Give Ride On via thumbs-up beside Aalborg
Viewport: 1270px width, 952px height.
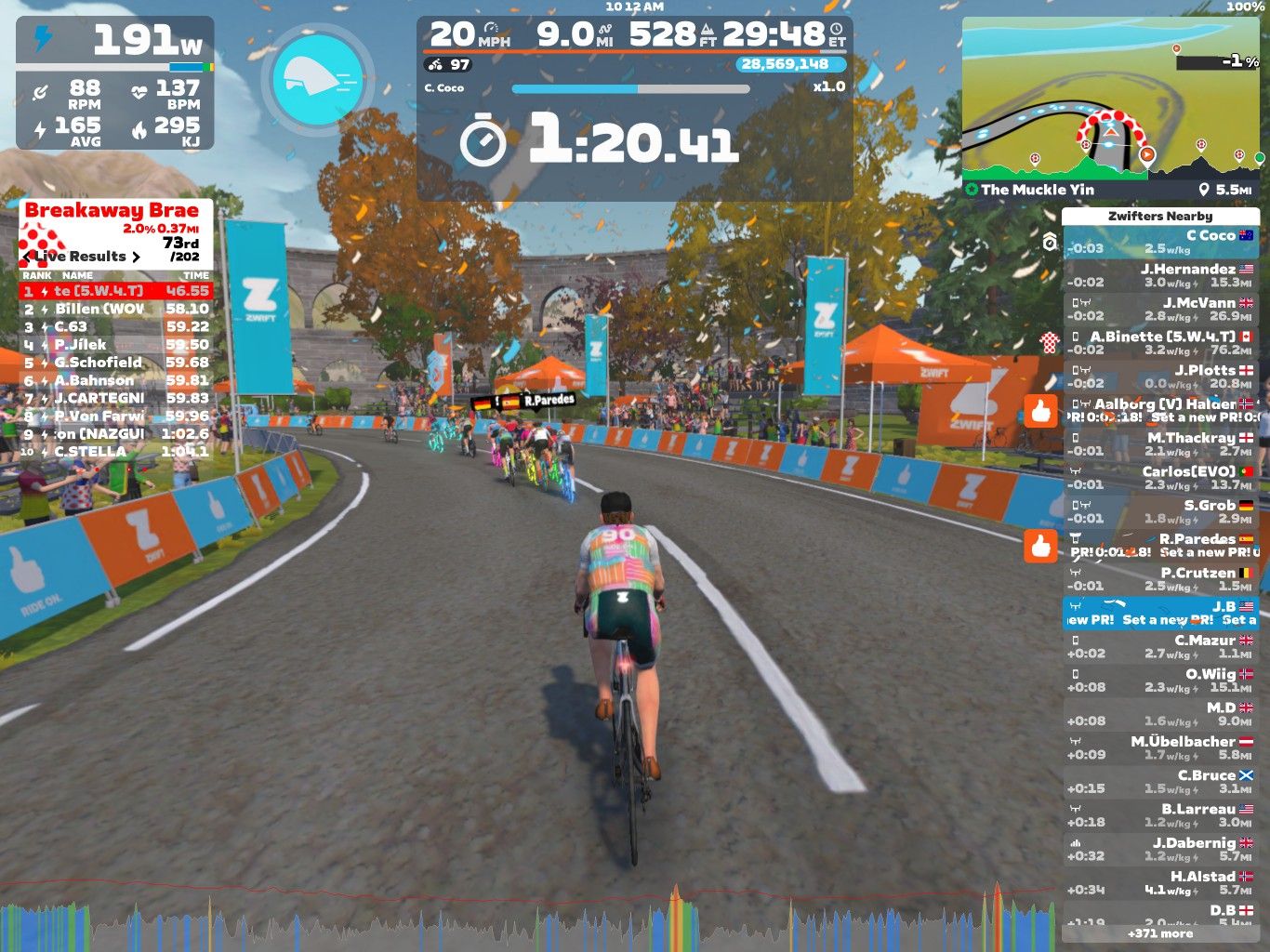point(1040,410)
